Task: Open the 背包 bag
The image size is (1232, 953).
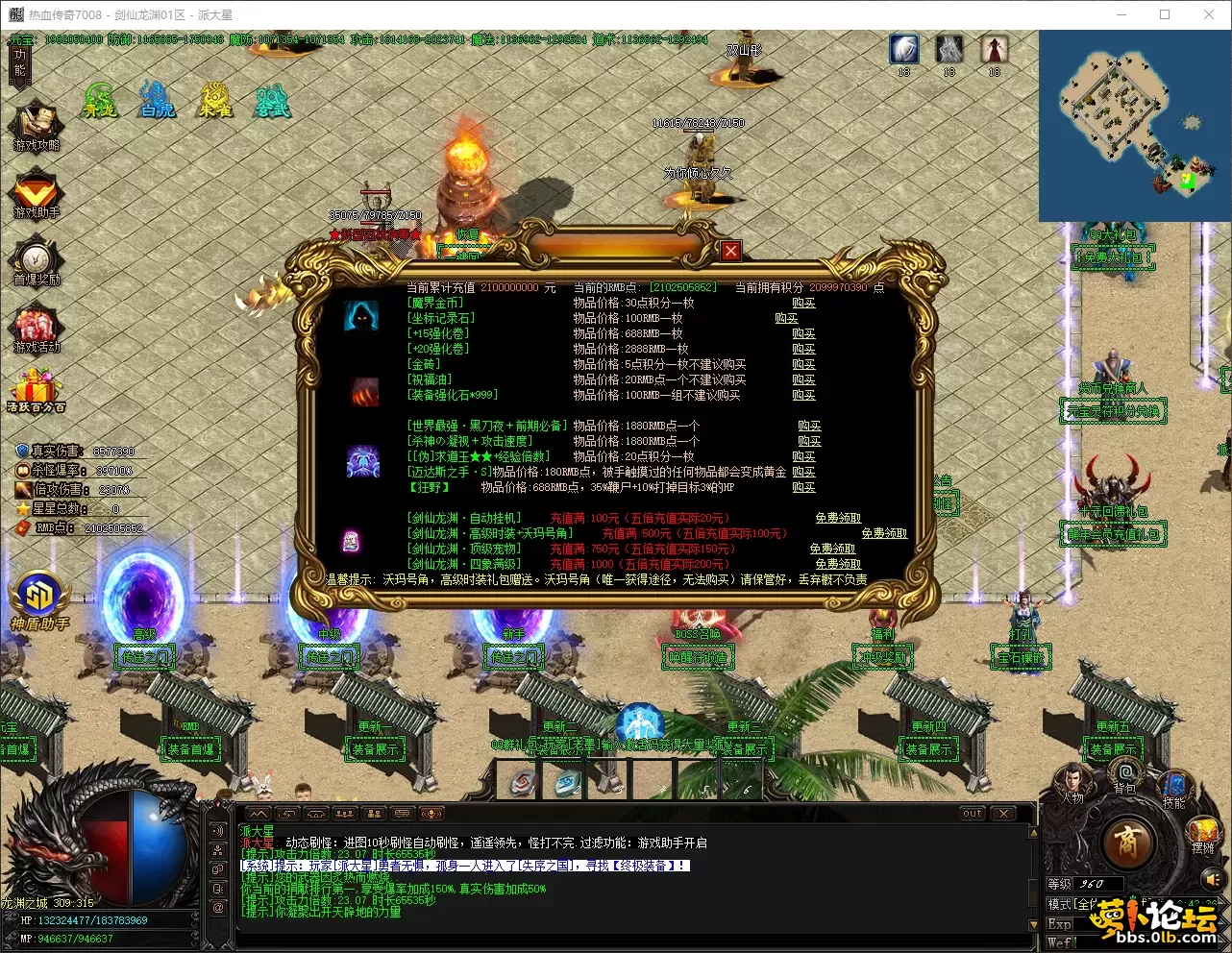Action: (x=1124, y=776)
